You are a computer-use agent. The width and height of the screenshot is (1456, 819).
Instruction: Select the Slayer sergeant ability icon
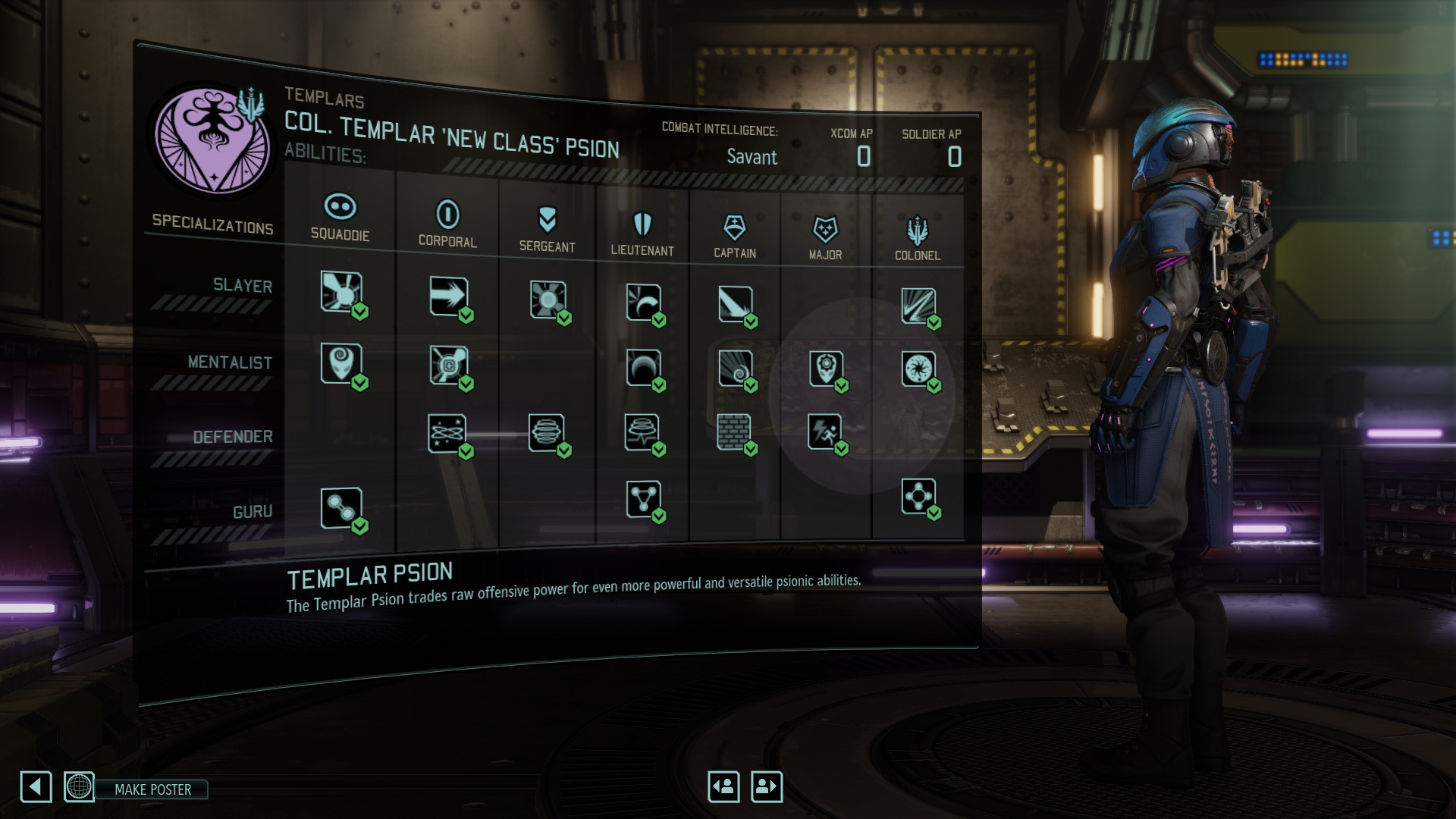[548, 300]
